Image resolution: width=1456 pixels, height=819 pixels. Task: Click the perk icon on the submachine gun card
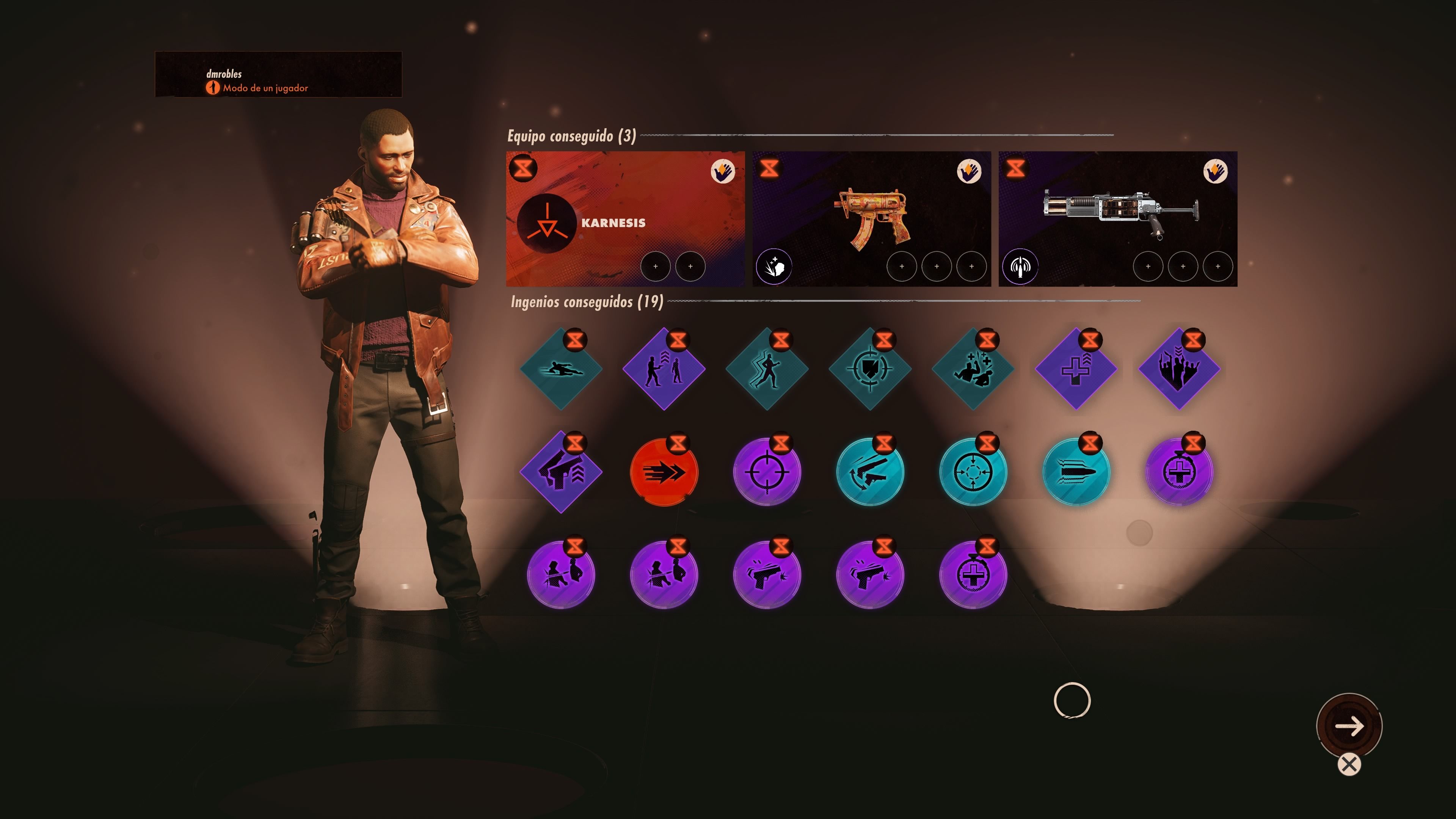tap(774, 266)
